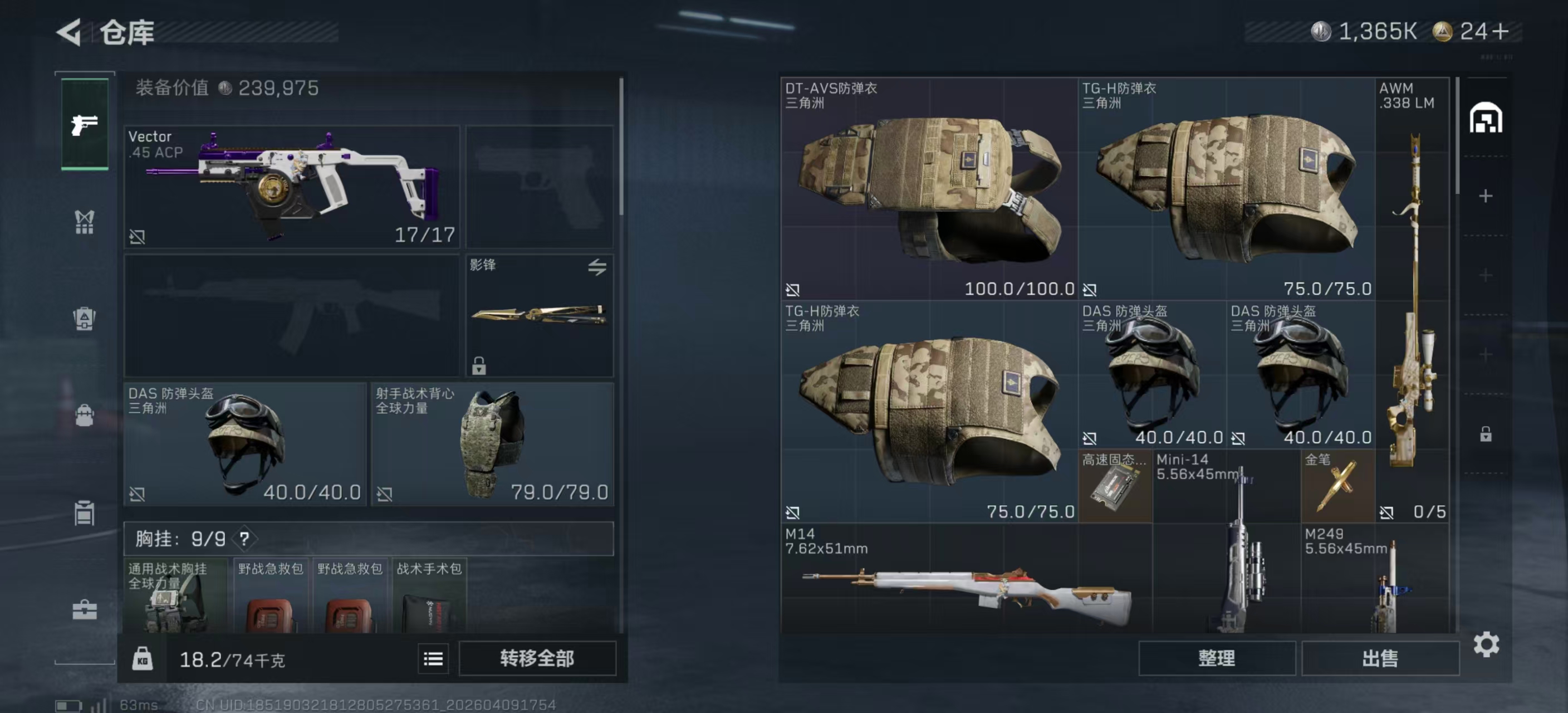Select the 金笔 gold pen item
The image size is (1568, 713).
1337,486
